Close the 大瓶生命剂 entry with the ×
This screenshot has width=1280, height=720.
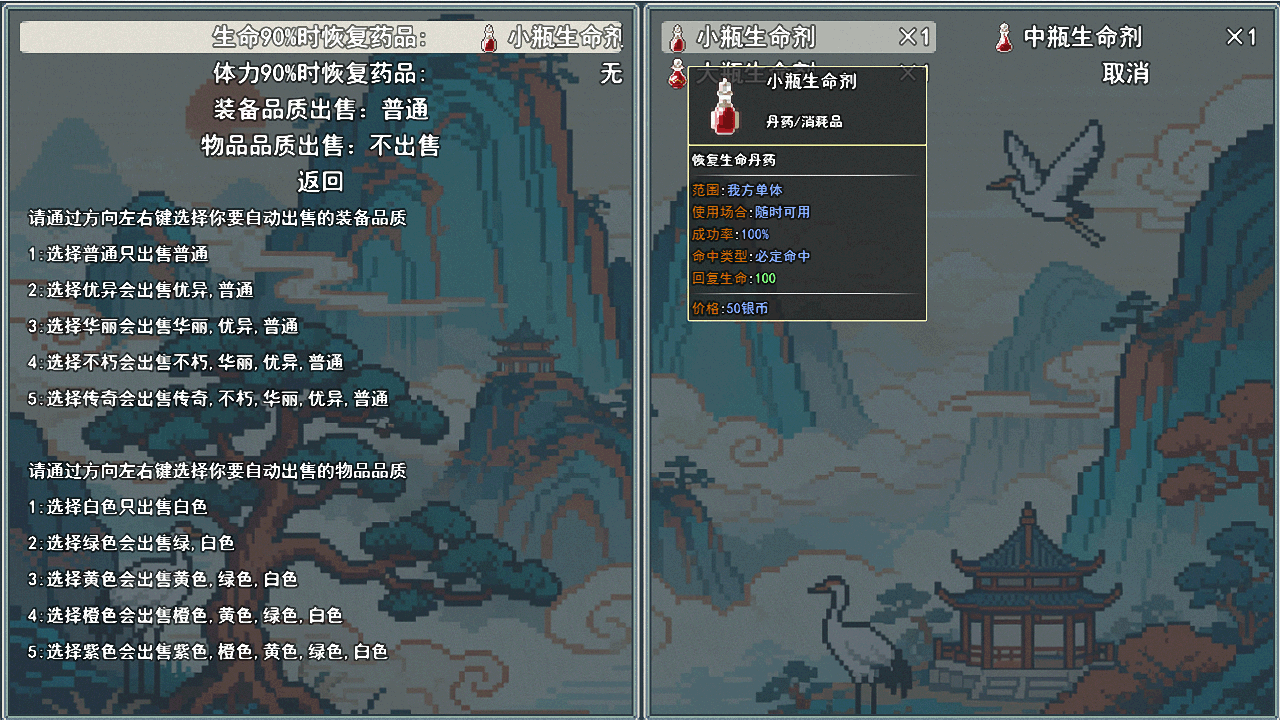[908, 72]
